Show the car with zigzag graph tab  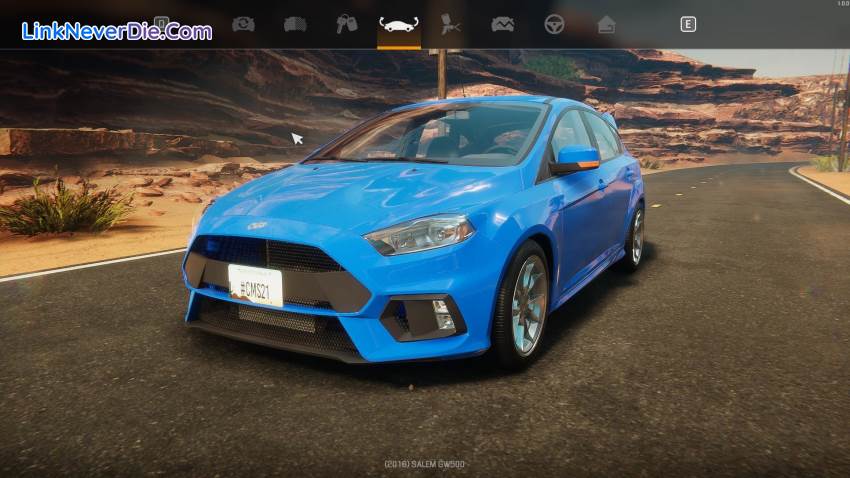point(502,24)
